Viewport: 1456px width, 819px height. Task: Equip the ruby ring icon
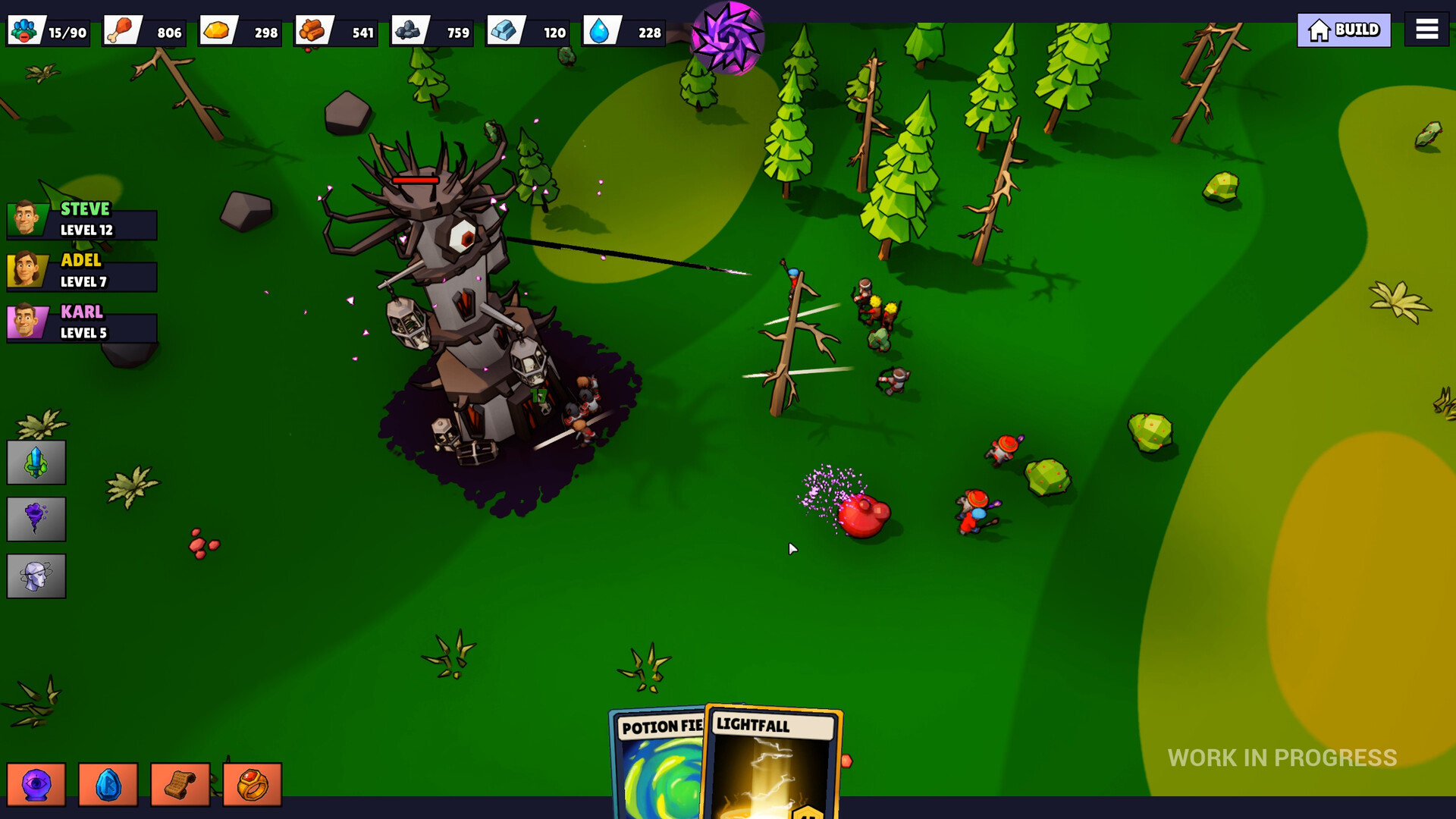coord(253,784)
